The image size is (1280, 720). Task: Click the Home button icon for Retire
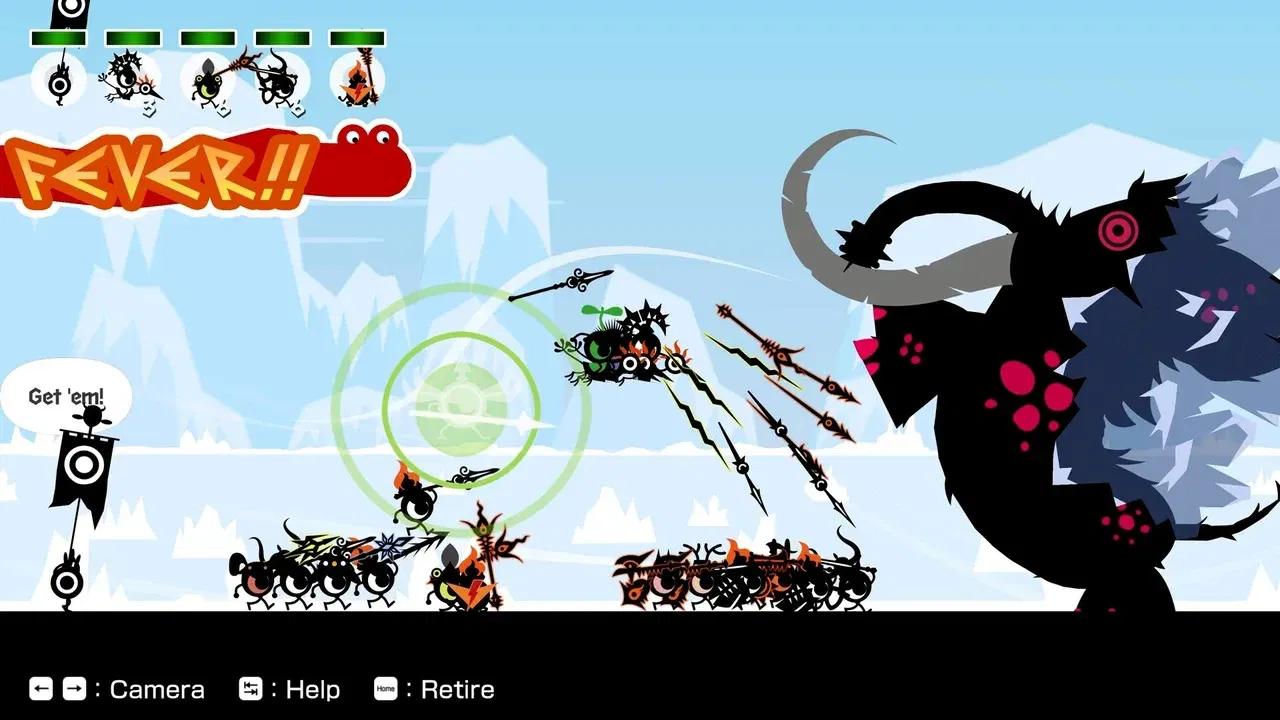point(385,689)
